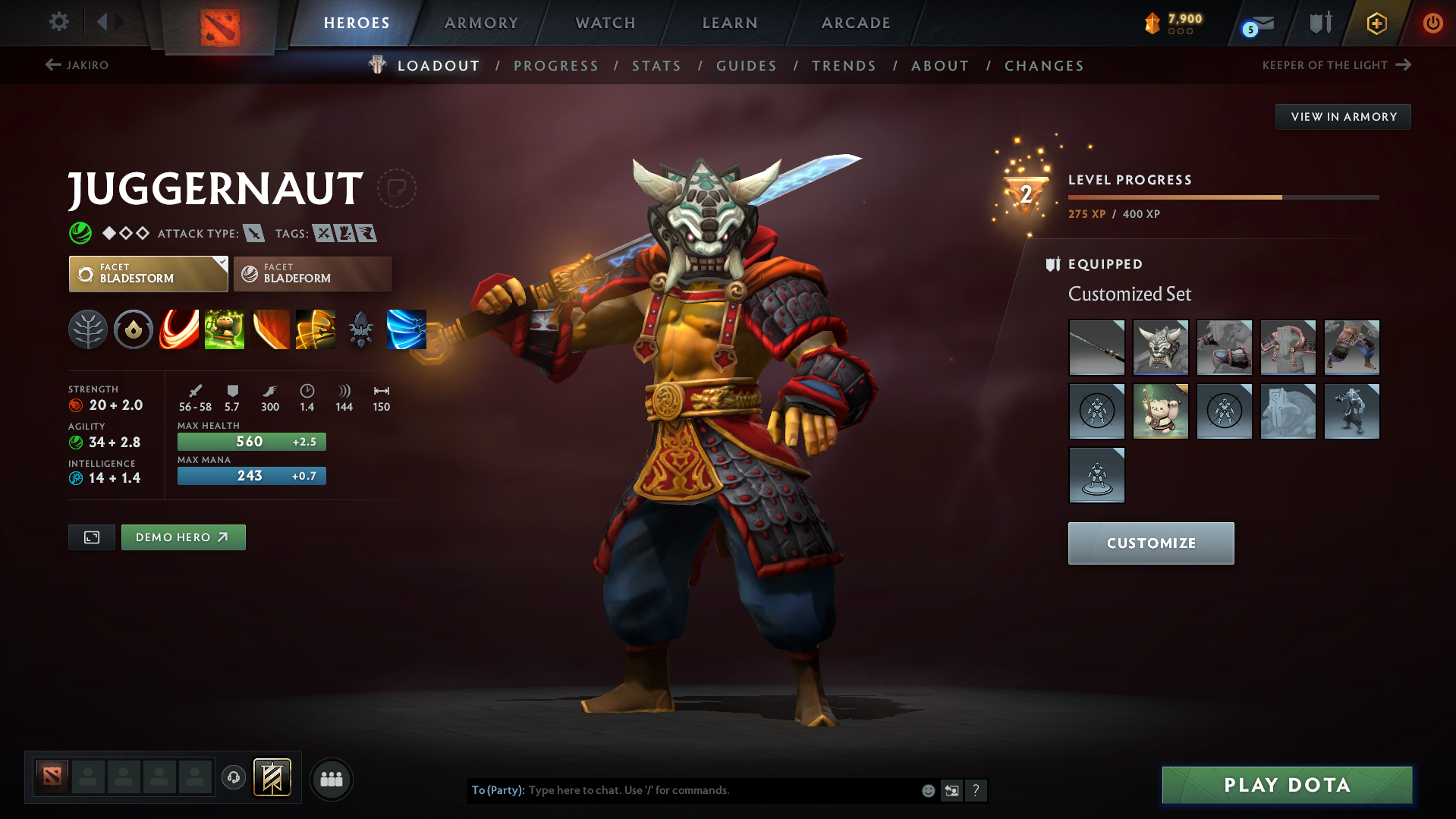The width and height of the screenshot is (1456, 819).
Task: Switch to the ARMORY tab
Action: click(481, 23)
